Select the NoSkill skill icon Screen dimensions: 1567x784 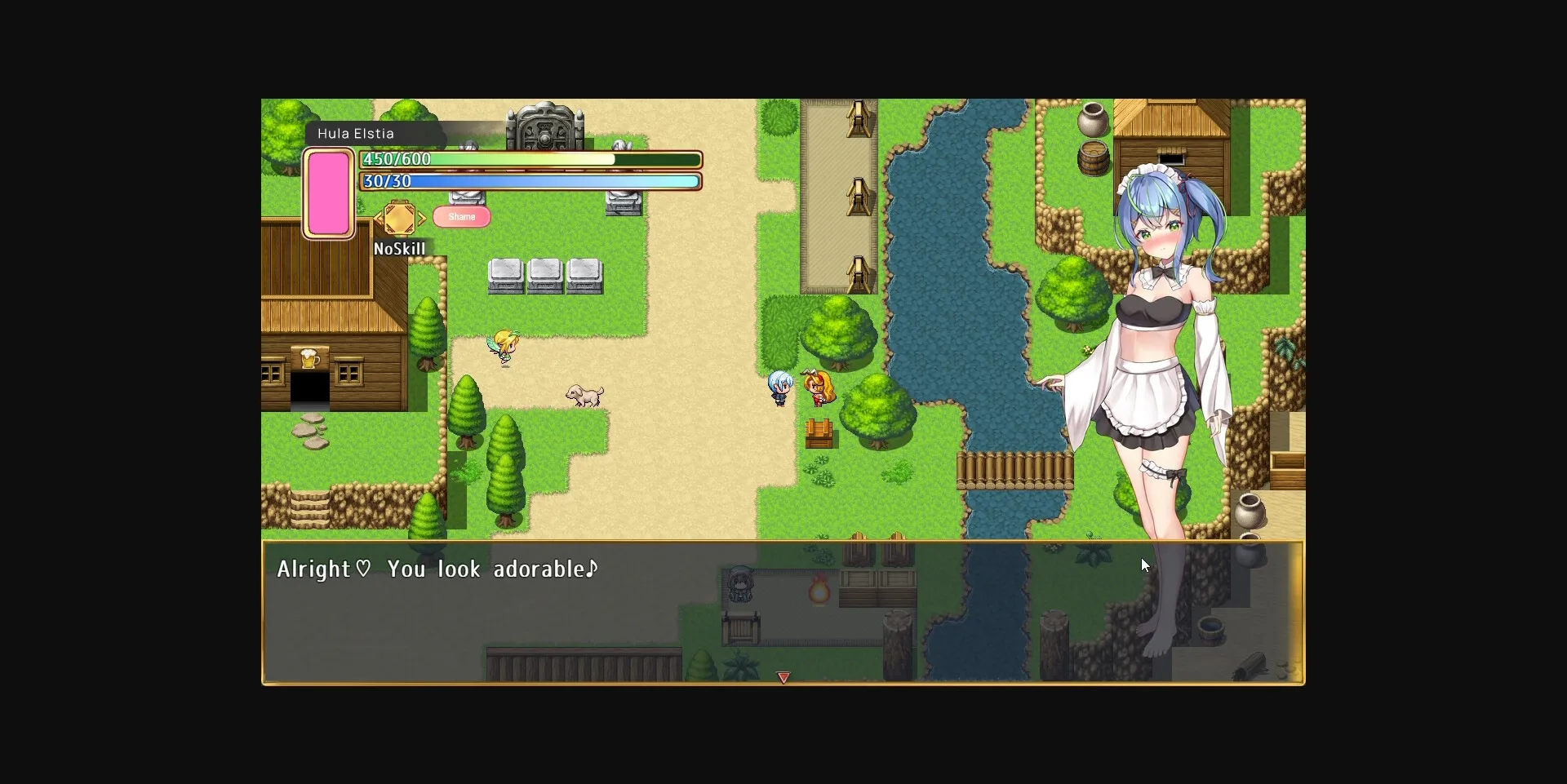point(400,218)
